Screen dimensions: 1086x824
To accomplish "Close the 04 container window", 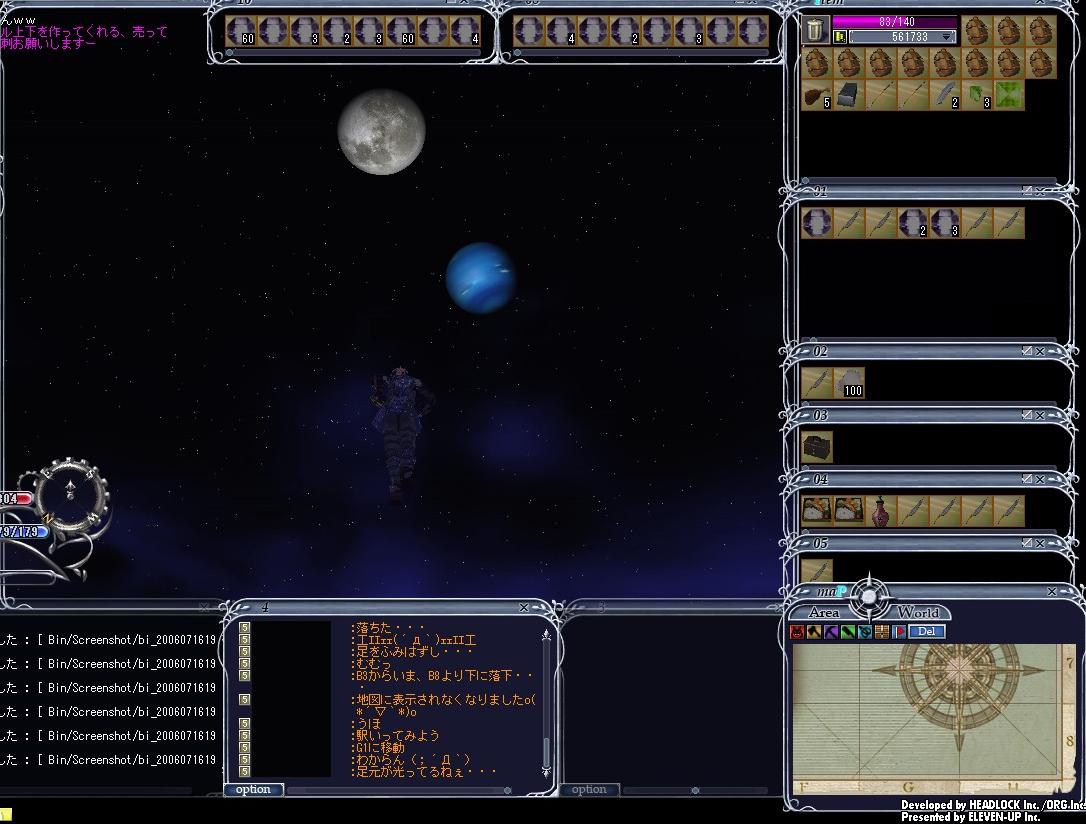I will (1040, 479).
